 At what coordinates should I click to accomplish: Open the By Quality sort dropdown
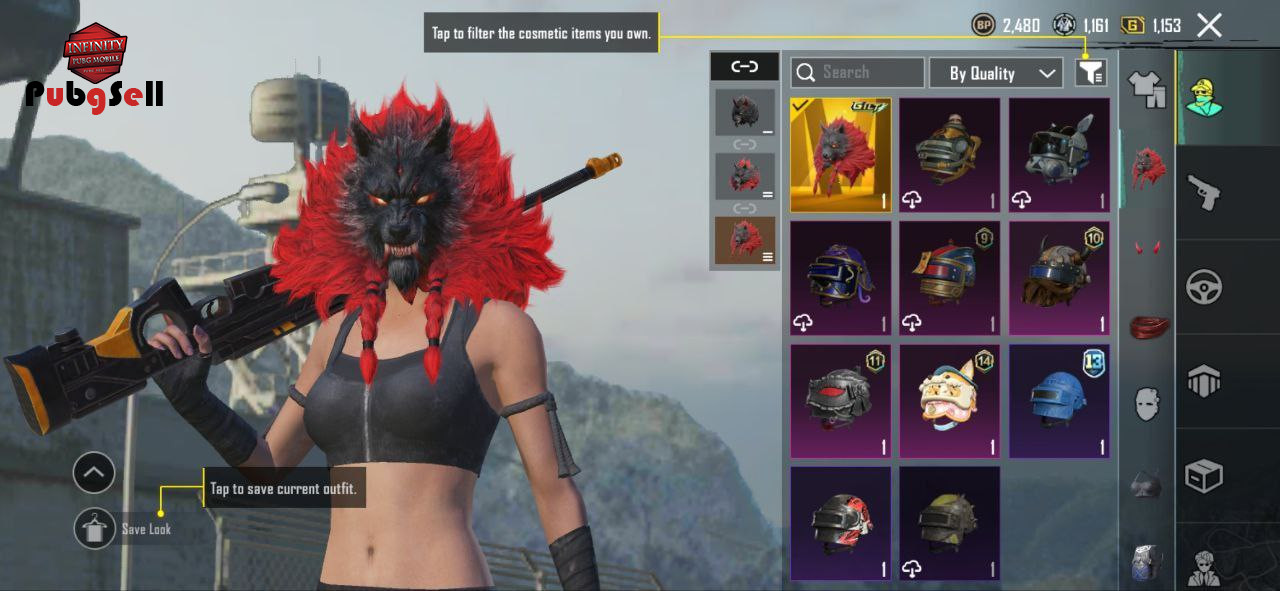[995, 73]
